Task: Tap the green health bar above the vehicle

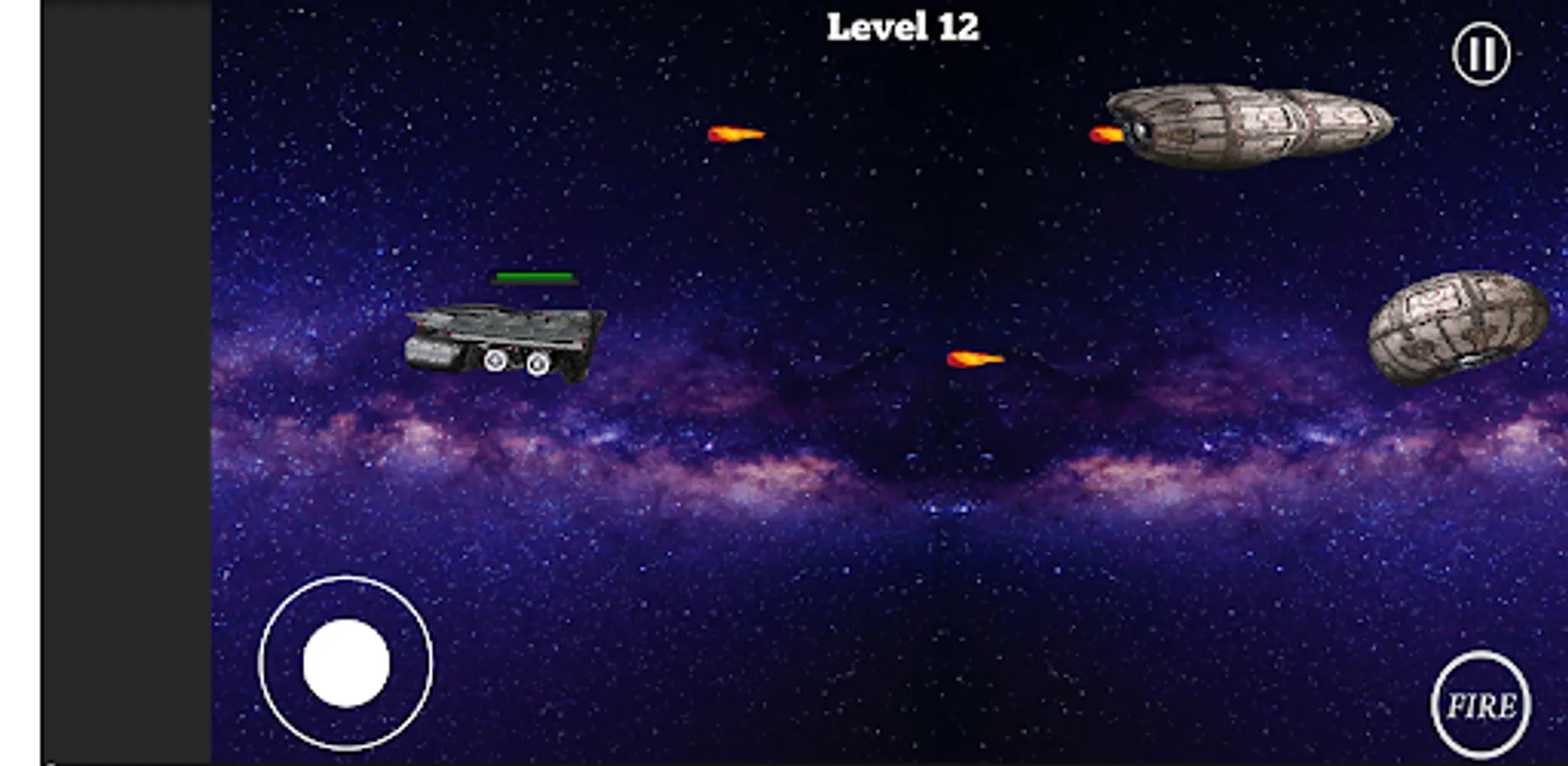Action: coord(534,276)
